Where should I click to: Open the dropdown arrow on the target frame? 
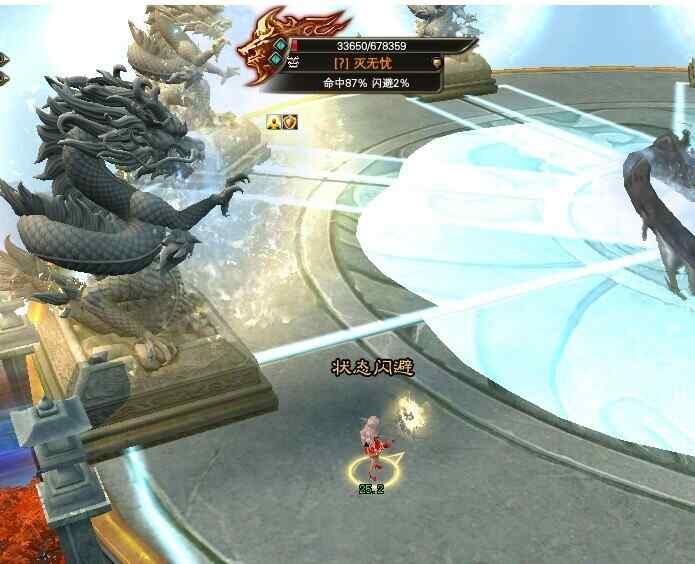coord(437,62)
